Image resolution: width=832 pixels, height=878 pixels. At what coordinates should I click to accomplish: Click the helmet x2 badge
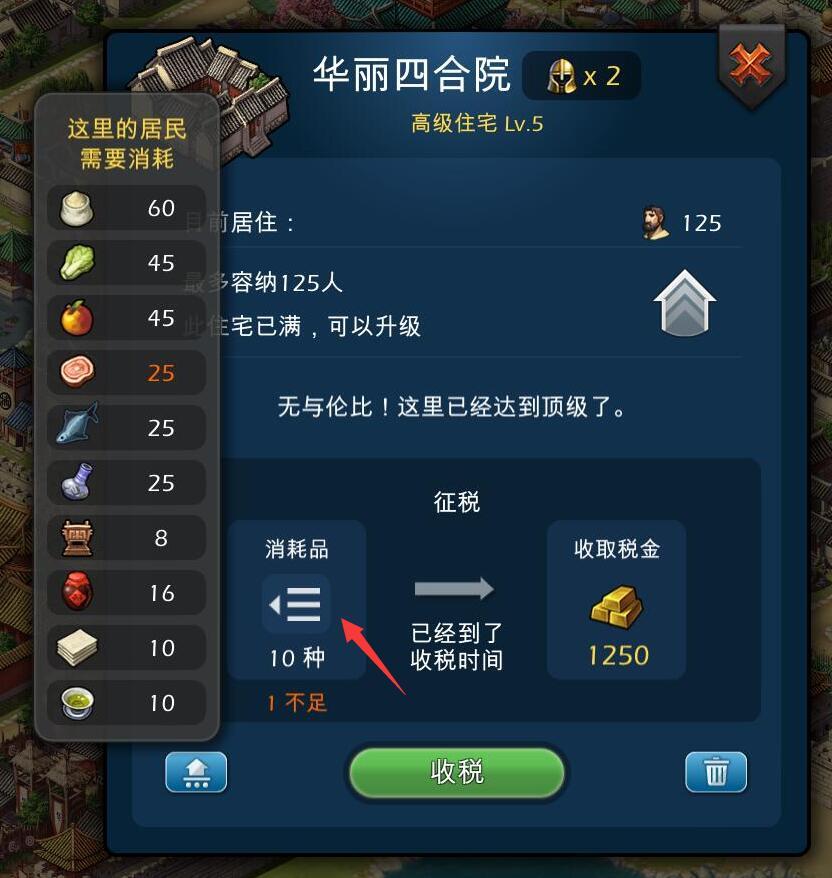pos(582,76)
